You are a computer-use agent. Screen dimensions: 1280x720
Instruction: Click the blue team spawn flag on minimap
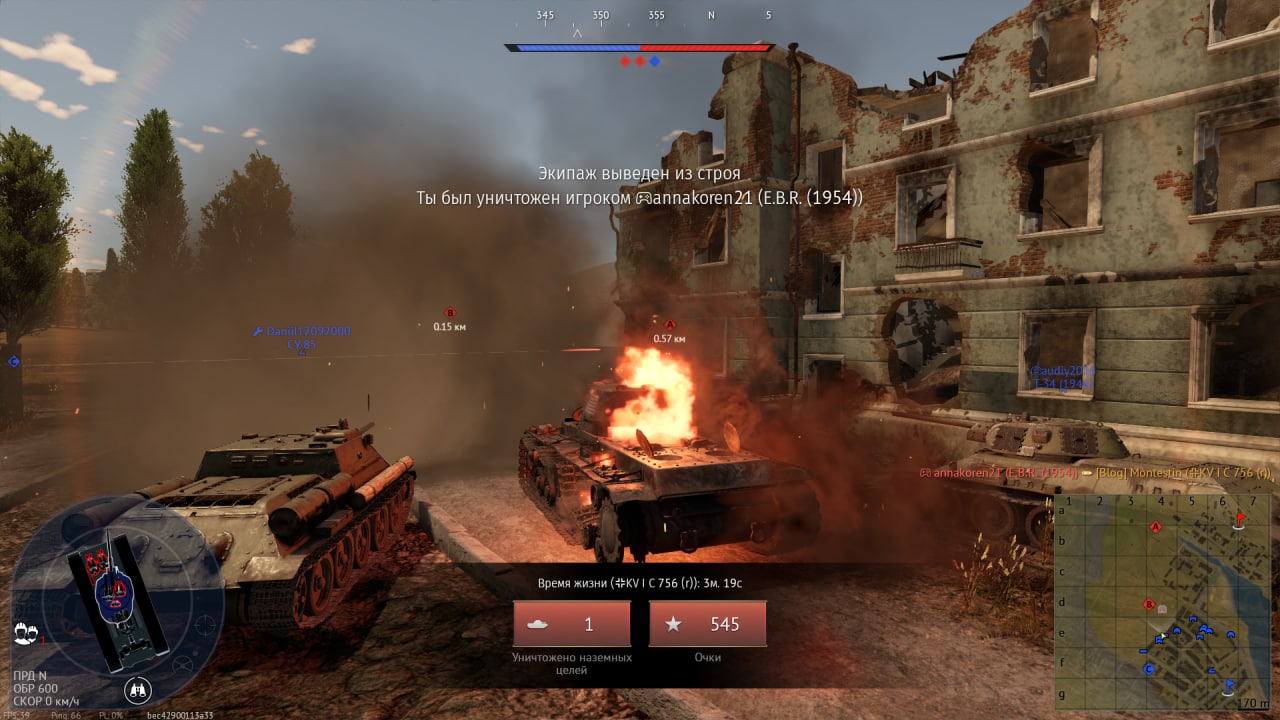click(1230, 685)
